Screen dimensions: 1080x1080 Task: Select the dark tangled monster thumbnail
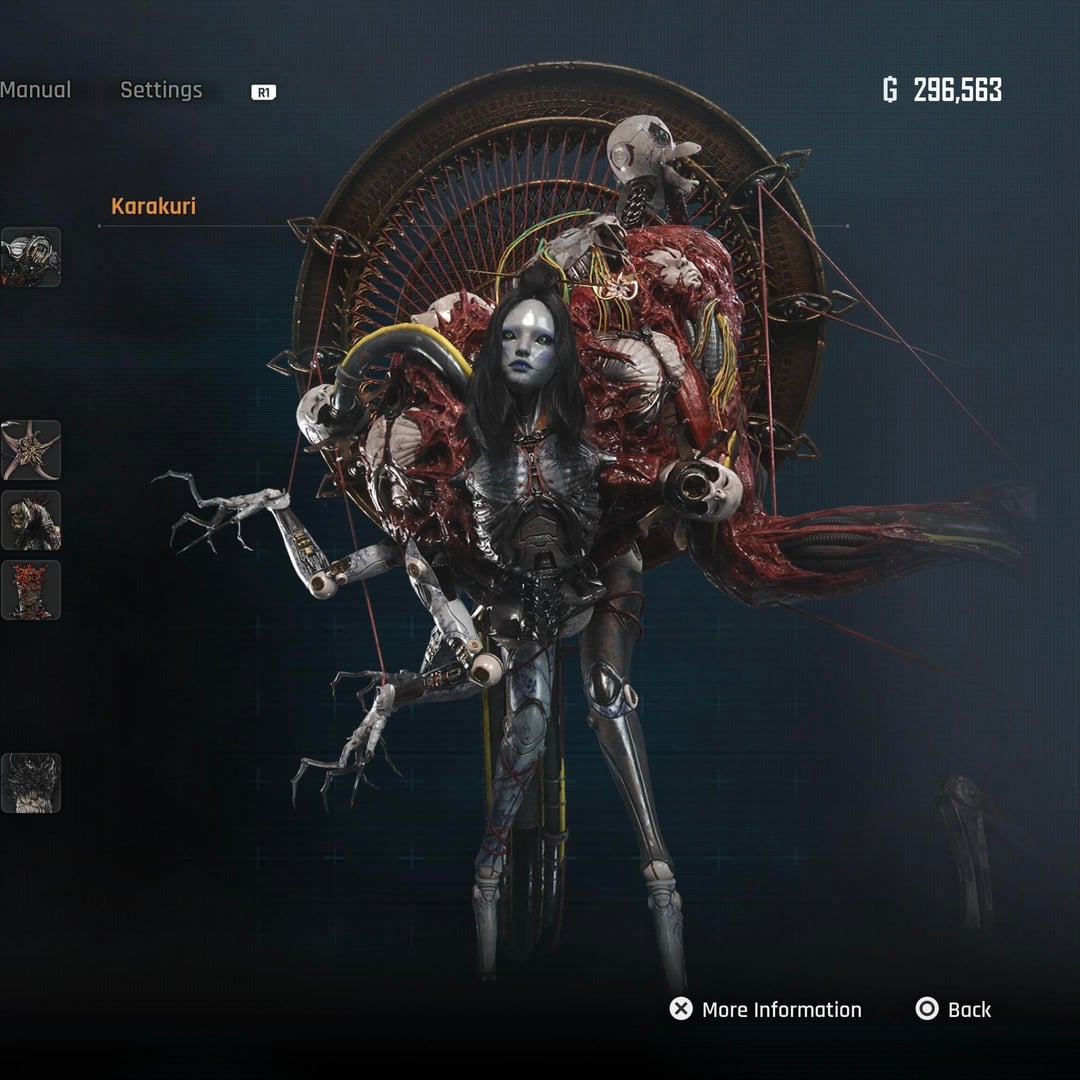click(30, 783)
